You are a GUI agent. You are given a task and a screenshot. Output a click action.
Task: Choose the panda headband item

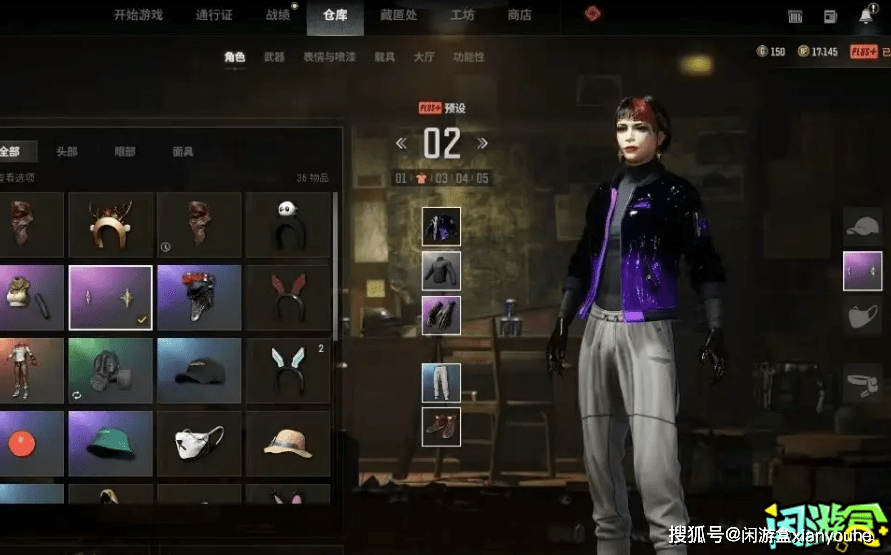pos(288,225)
